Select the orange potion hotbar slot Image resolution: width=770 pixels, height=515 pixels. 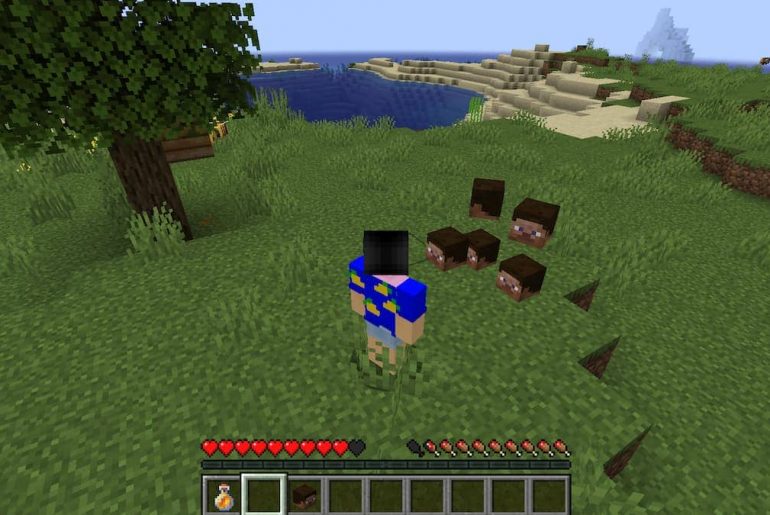(222, 495)
